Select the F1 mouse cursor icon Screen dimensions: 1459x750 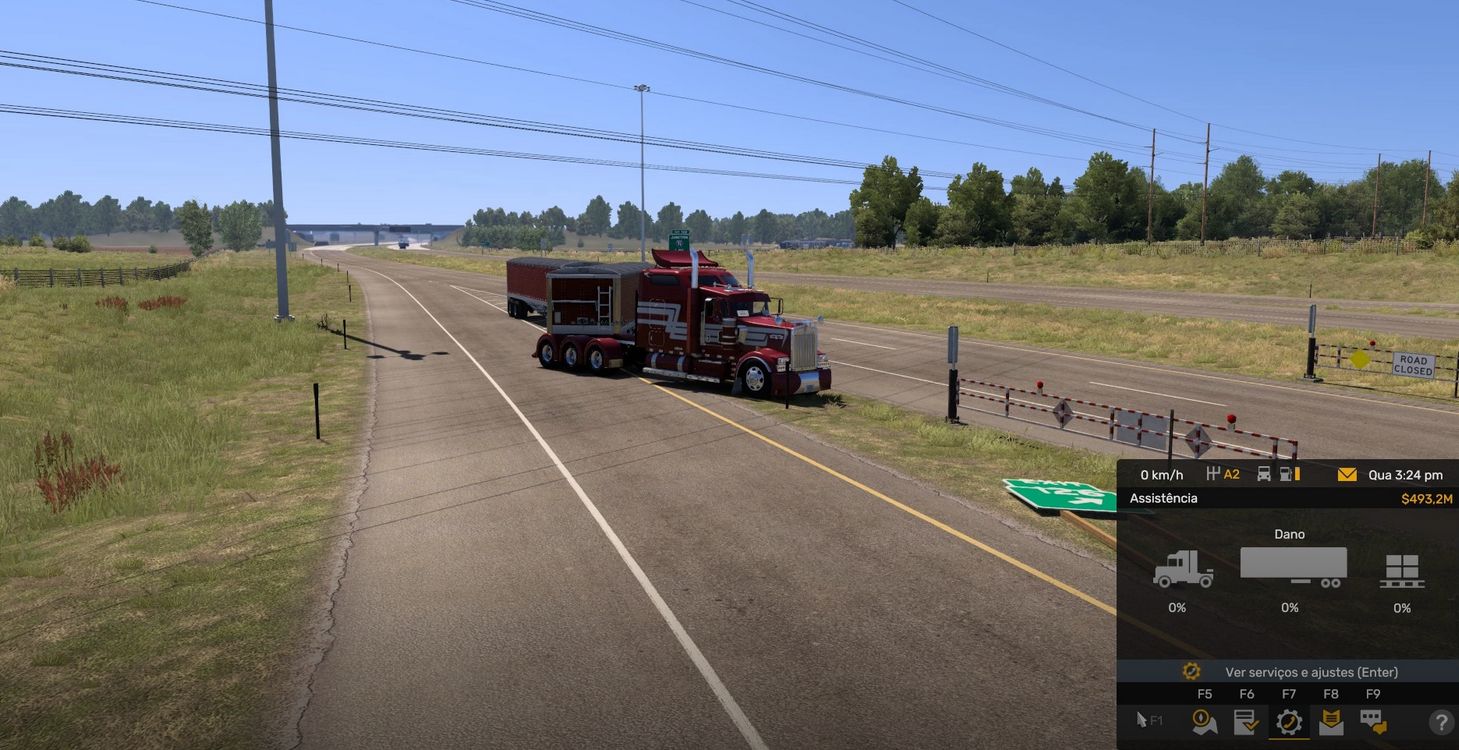point(1142,719)
